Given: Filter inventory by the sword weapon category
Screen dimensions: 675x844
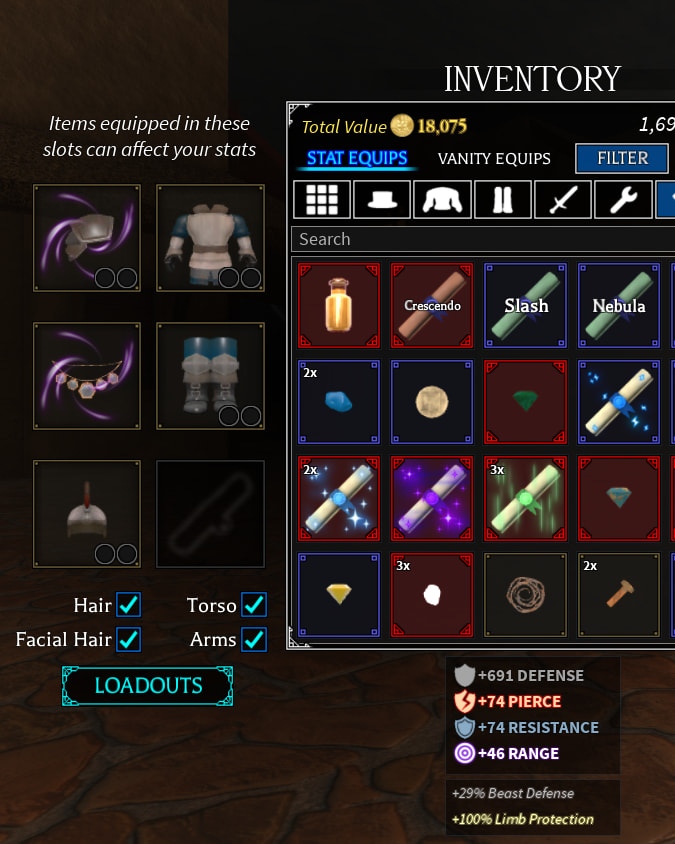Looking at the screenshot, I should (563, 199).
